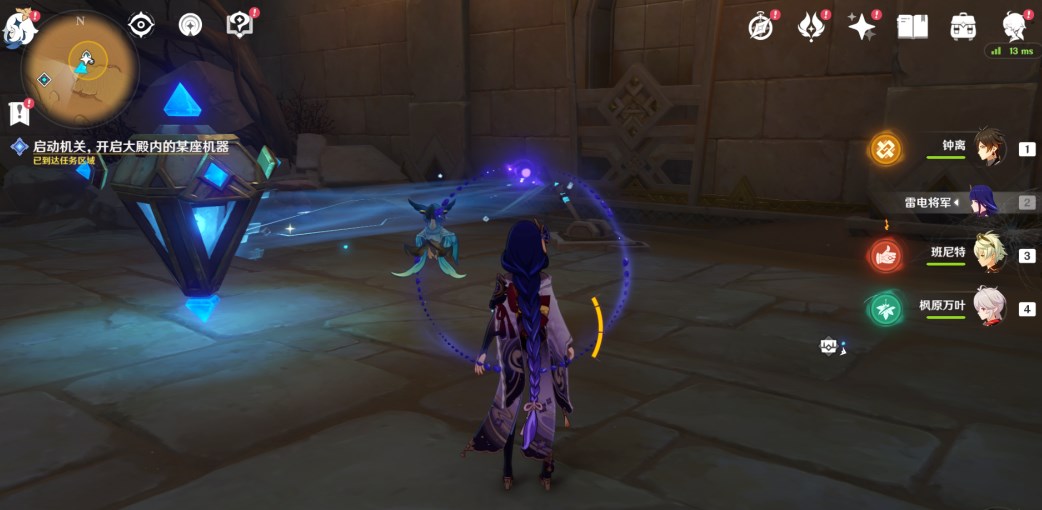Open the tutorial book icon with question mark

pos(240,25)
